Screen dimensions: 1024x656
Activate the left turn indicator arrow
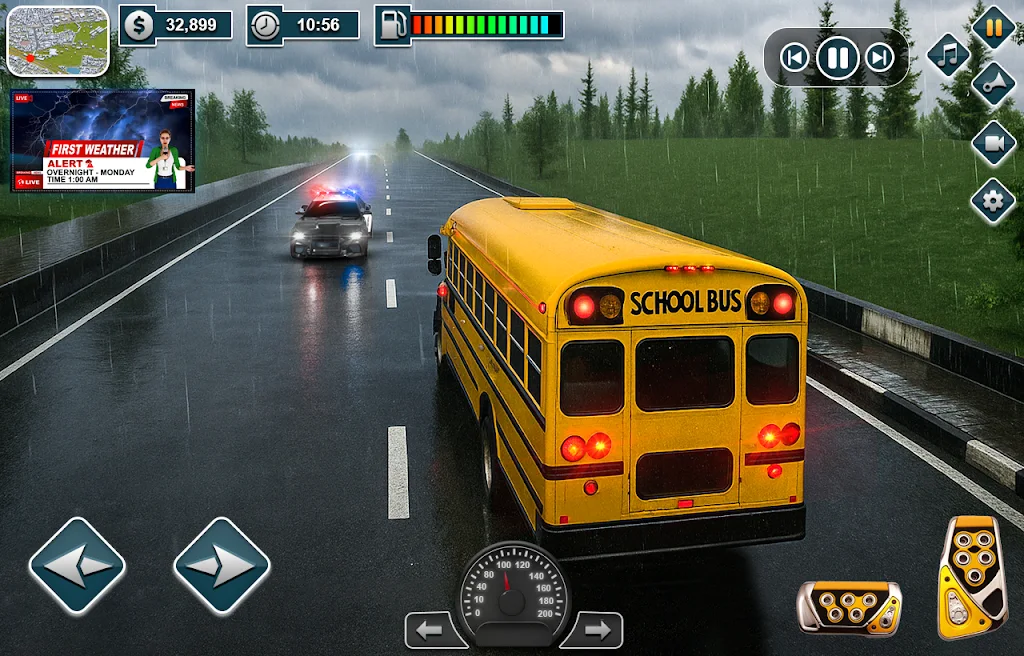click(x=431, y=631)
